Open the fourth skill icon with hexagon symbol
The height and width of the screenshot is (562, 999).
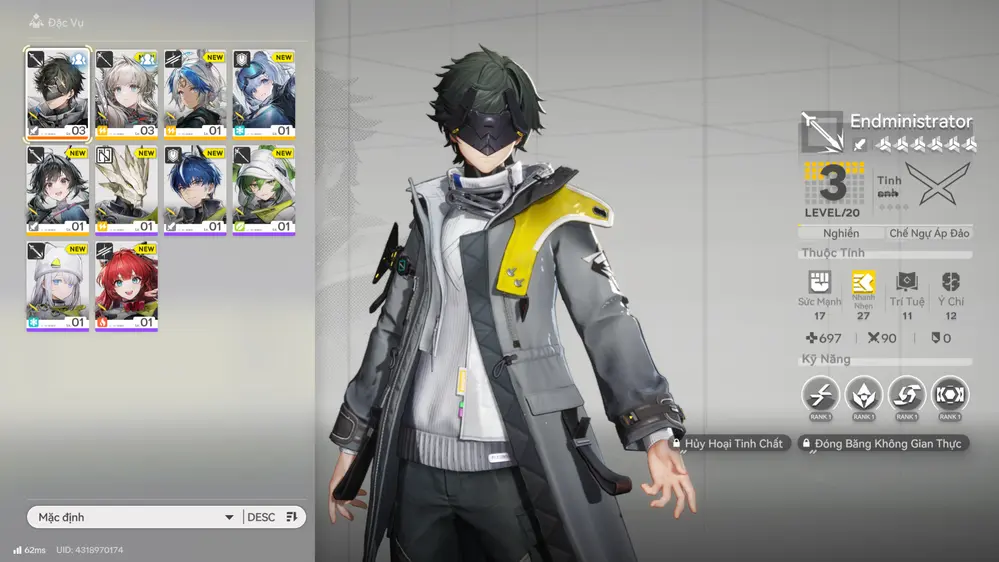949,394
